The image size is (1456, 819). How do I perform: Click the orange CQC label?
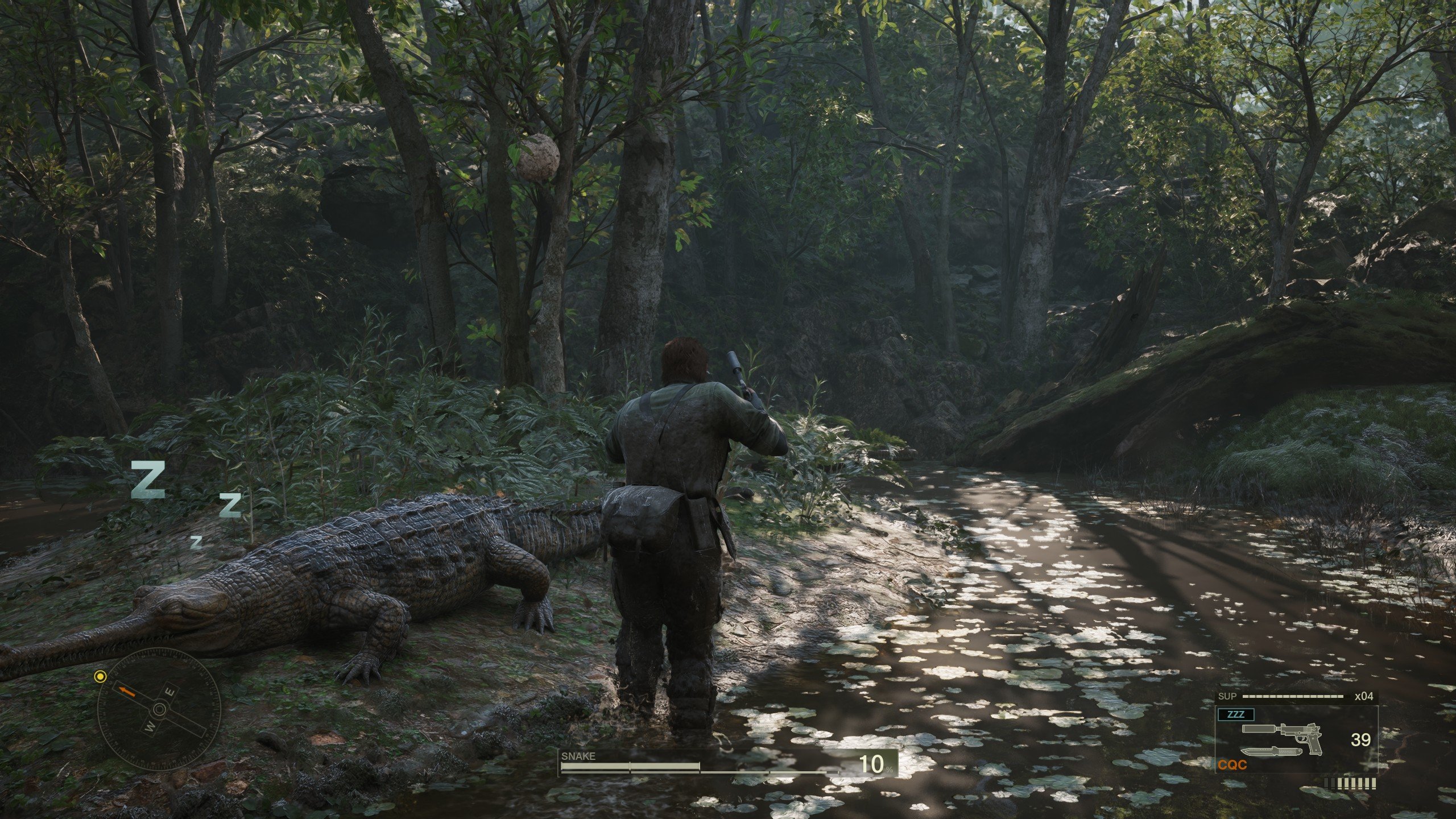click(x=1232, y=765)
